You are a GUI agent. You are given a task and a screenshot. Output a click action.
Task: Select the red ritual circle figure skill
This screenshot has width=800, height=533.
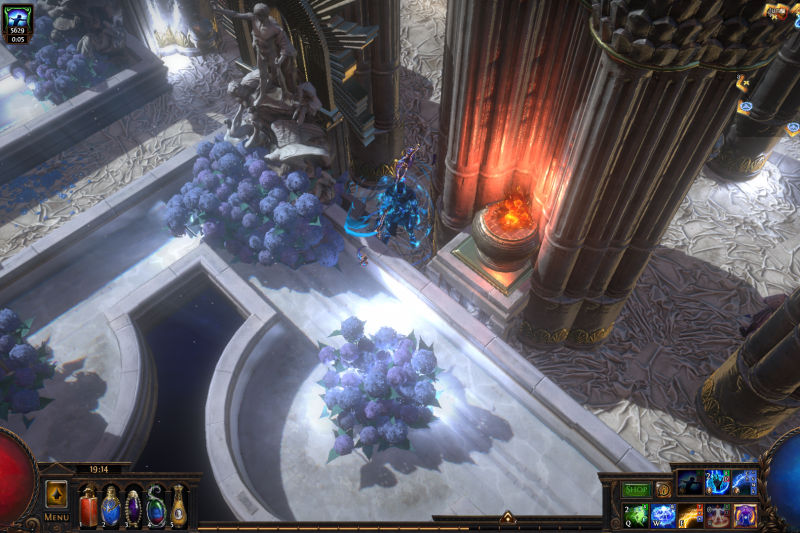(718, 516)
